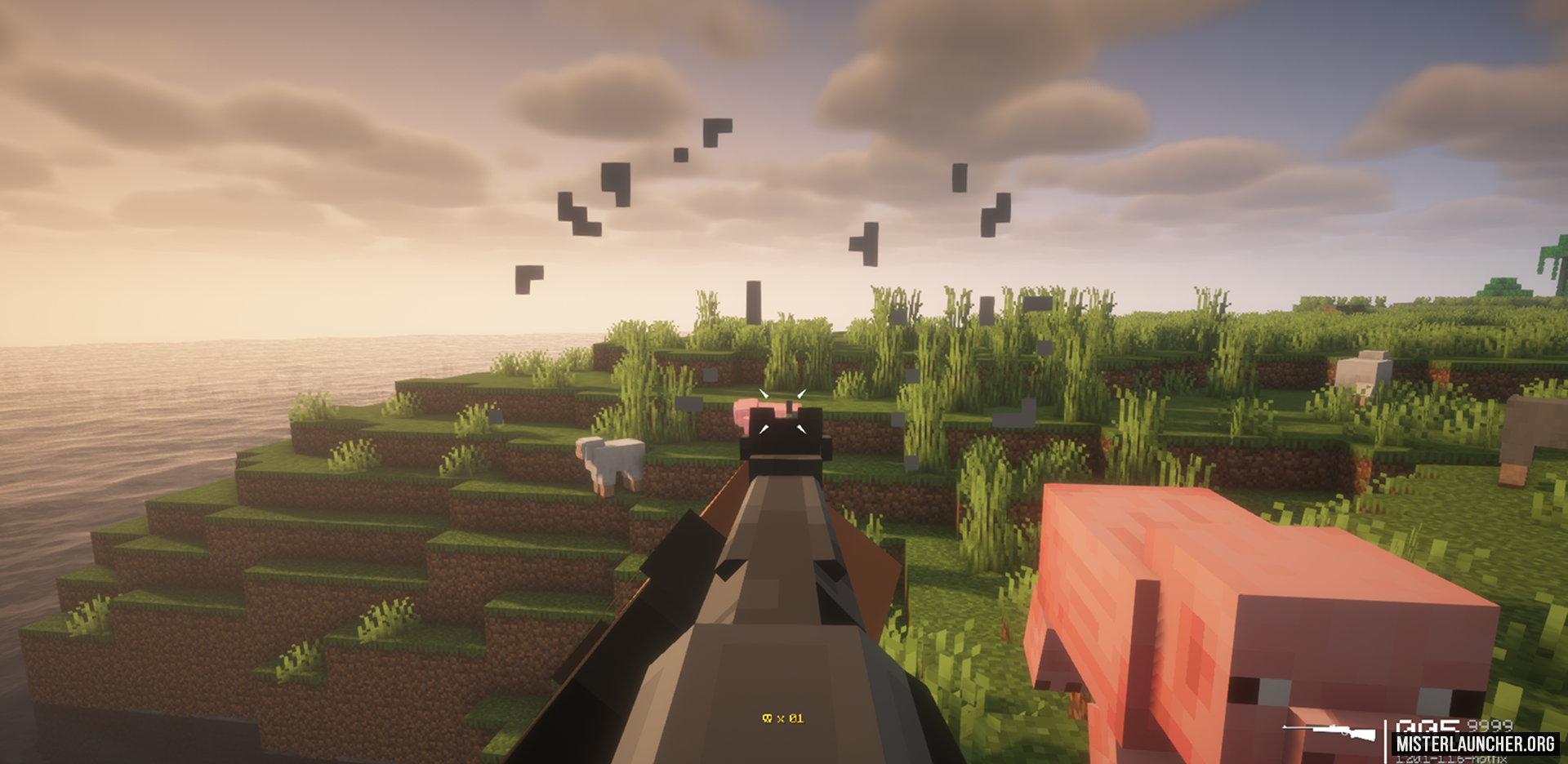
Task: Click the MISTERLAUNCHER.ORG watermark label
Action: (1475, 744)
